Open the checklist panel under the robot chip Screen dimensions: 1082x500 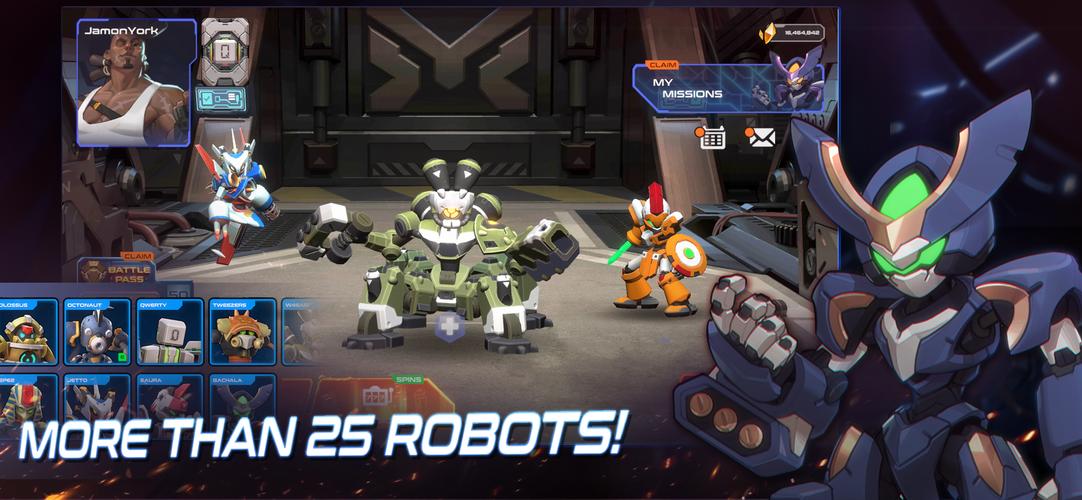pyautogui.click(x=219, y=98)
